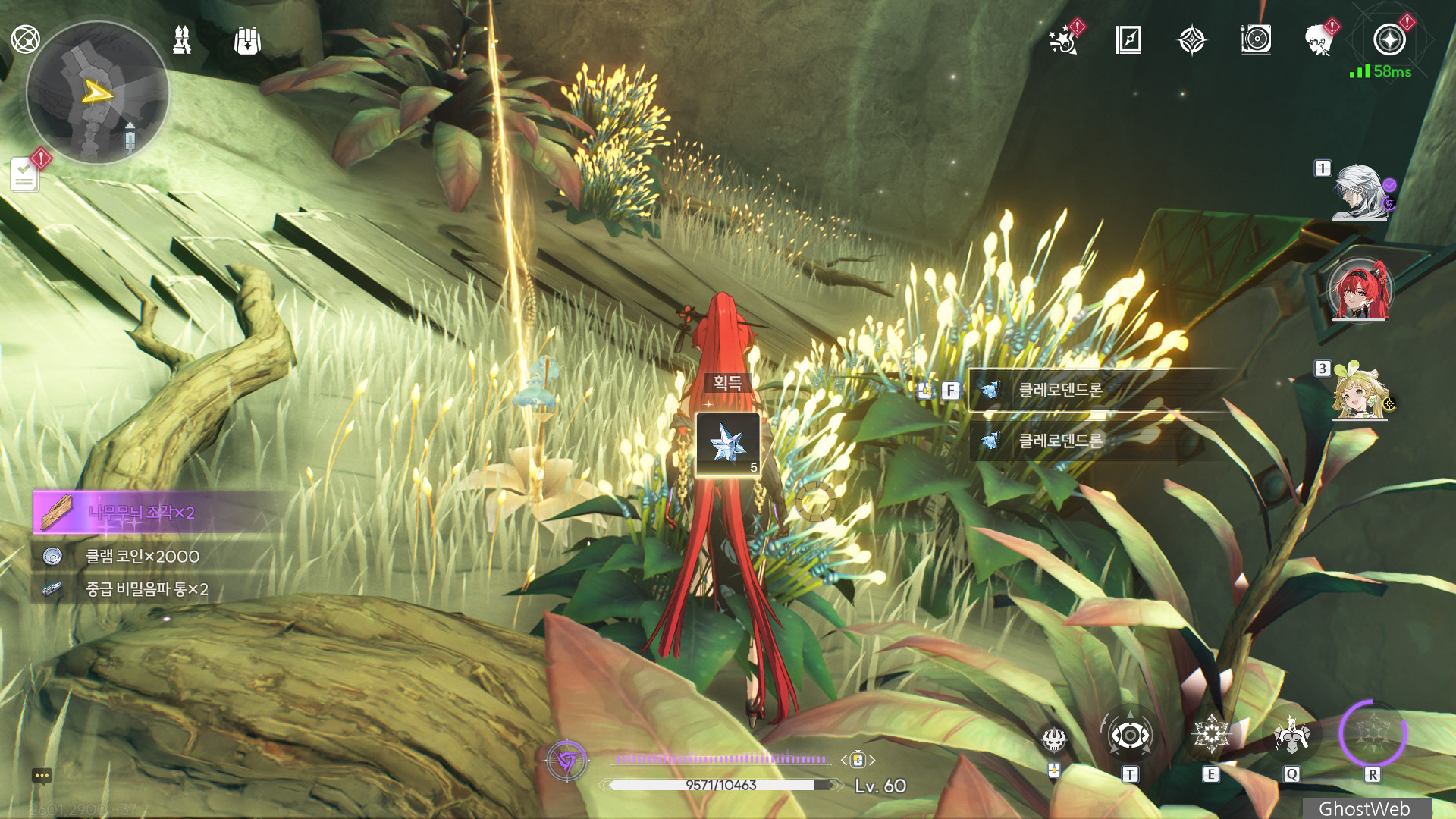The height and width of the screenshot is (819, 1456).
Task: Activate the eye-shaped utility skill
Action: (x=1130, y=735)
